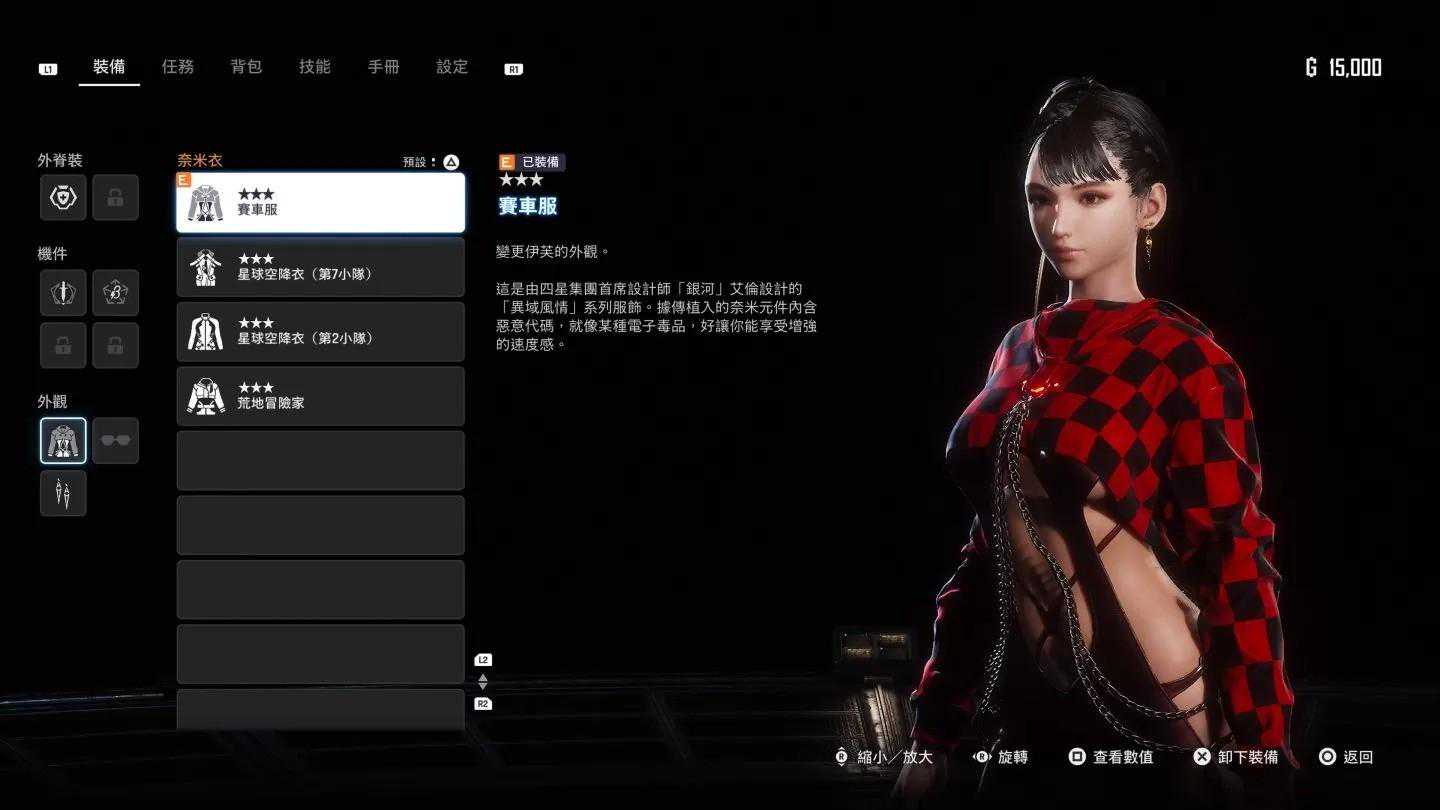Select the 技能 tab
The height and width of the screenshot is (810, 1440).
click(315, 67)
